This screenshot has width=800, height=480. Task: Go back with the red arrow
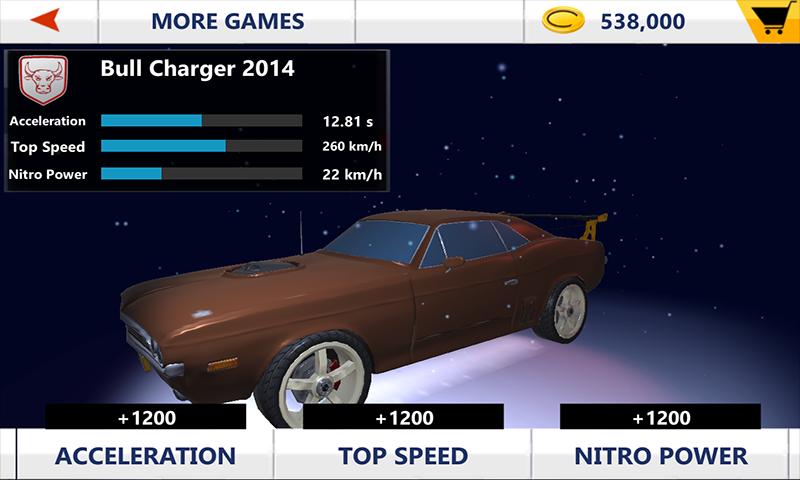tap(45, 19)
